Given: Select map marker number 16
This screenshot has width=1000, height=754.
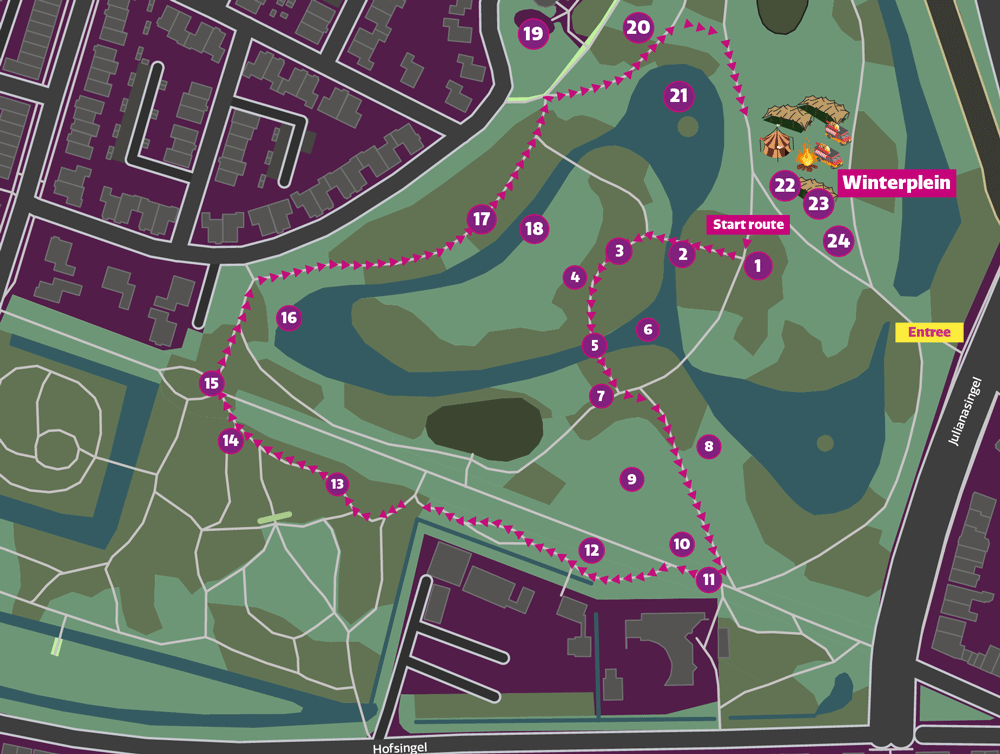Looking at the screenshot, I should point(289,318).
